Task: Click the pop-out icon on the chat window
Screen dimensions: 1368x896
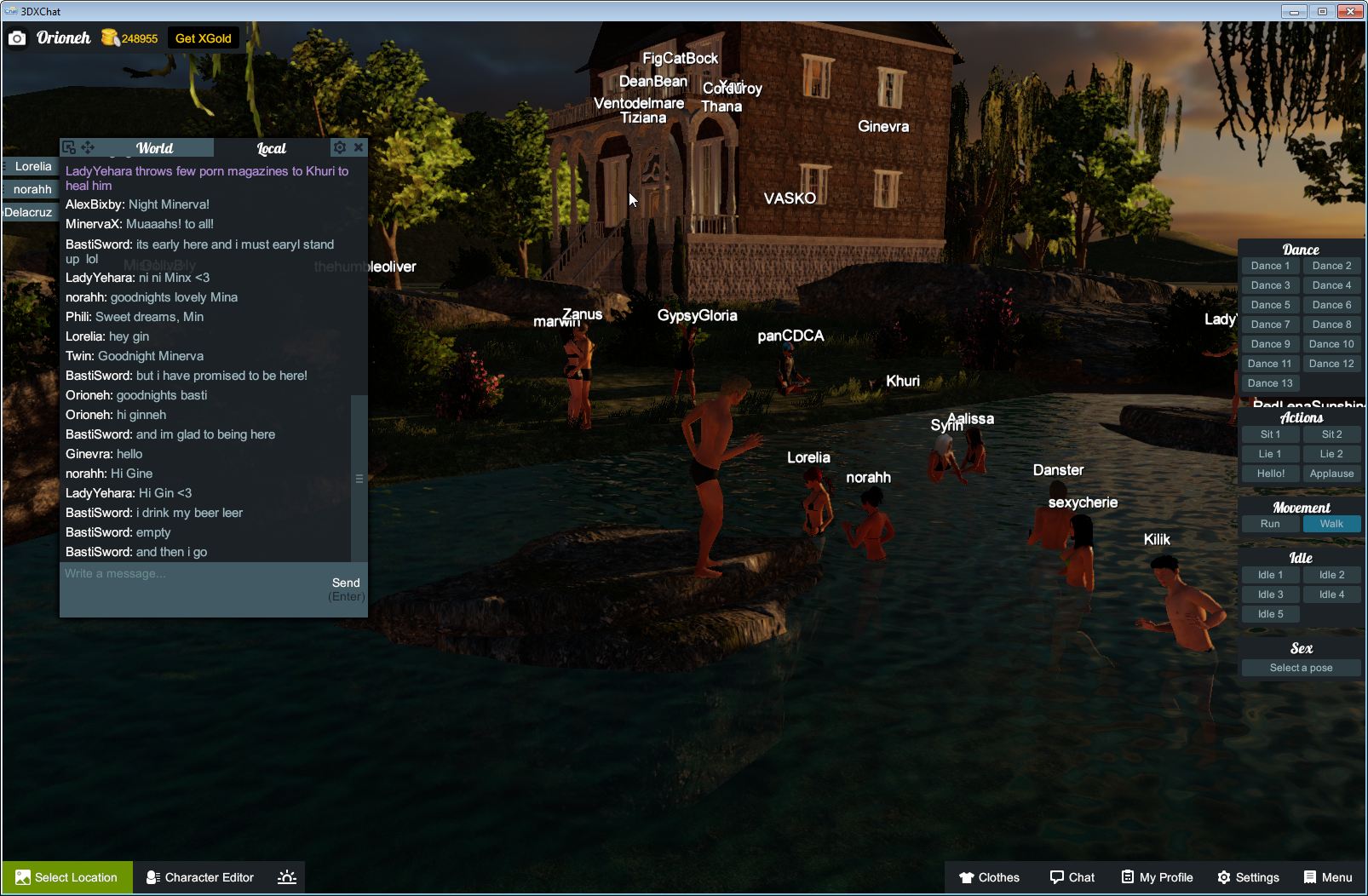Action: click(71, 146)
